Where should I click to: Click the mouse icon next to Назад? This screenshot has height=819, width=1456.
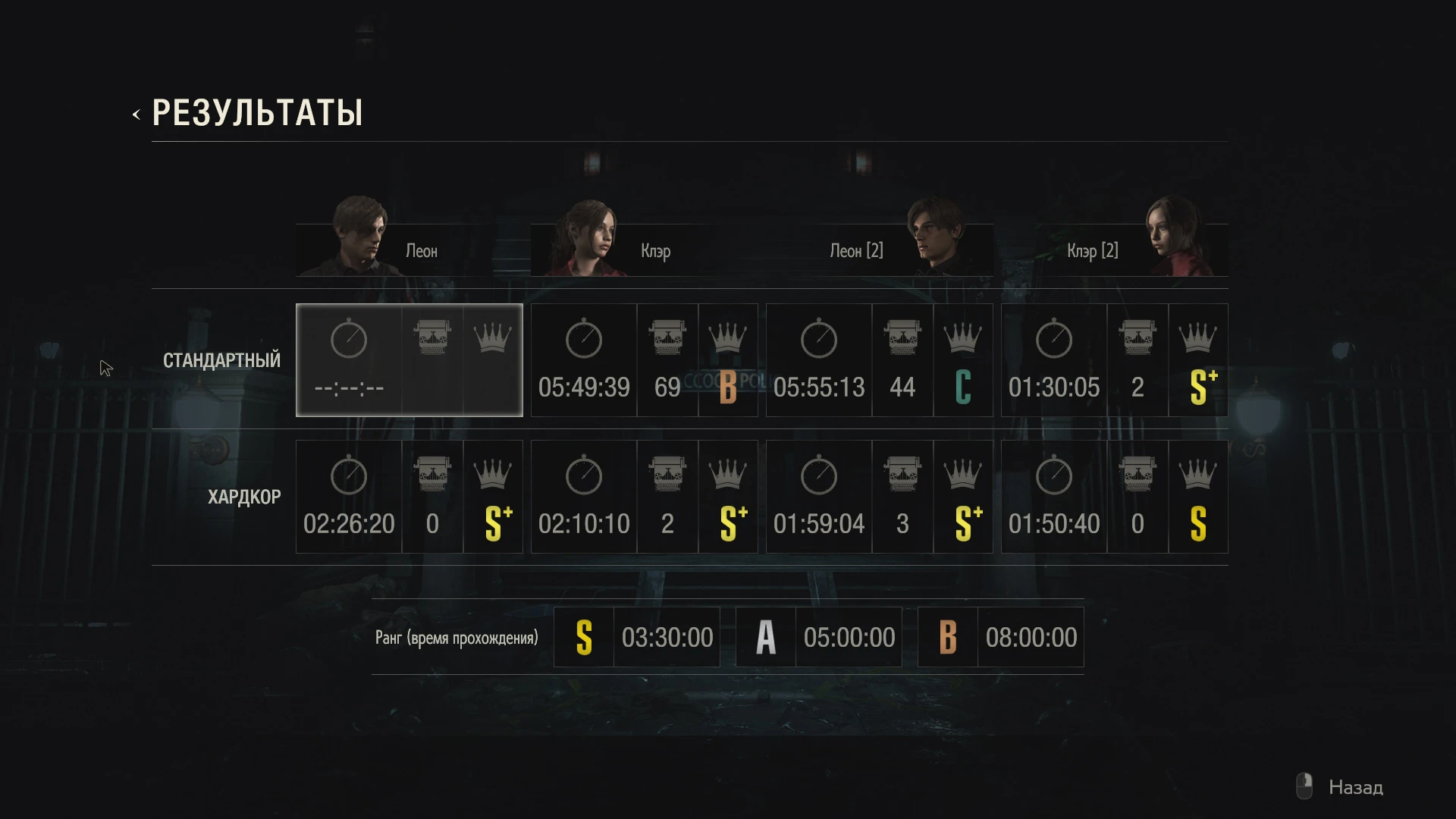[x=1304, y=786]
